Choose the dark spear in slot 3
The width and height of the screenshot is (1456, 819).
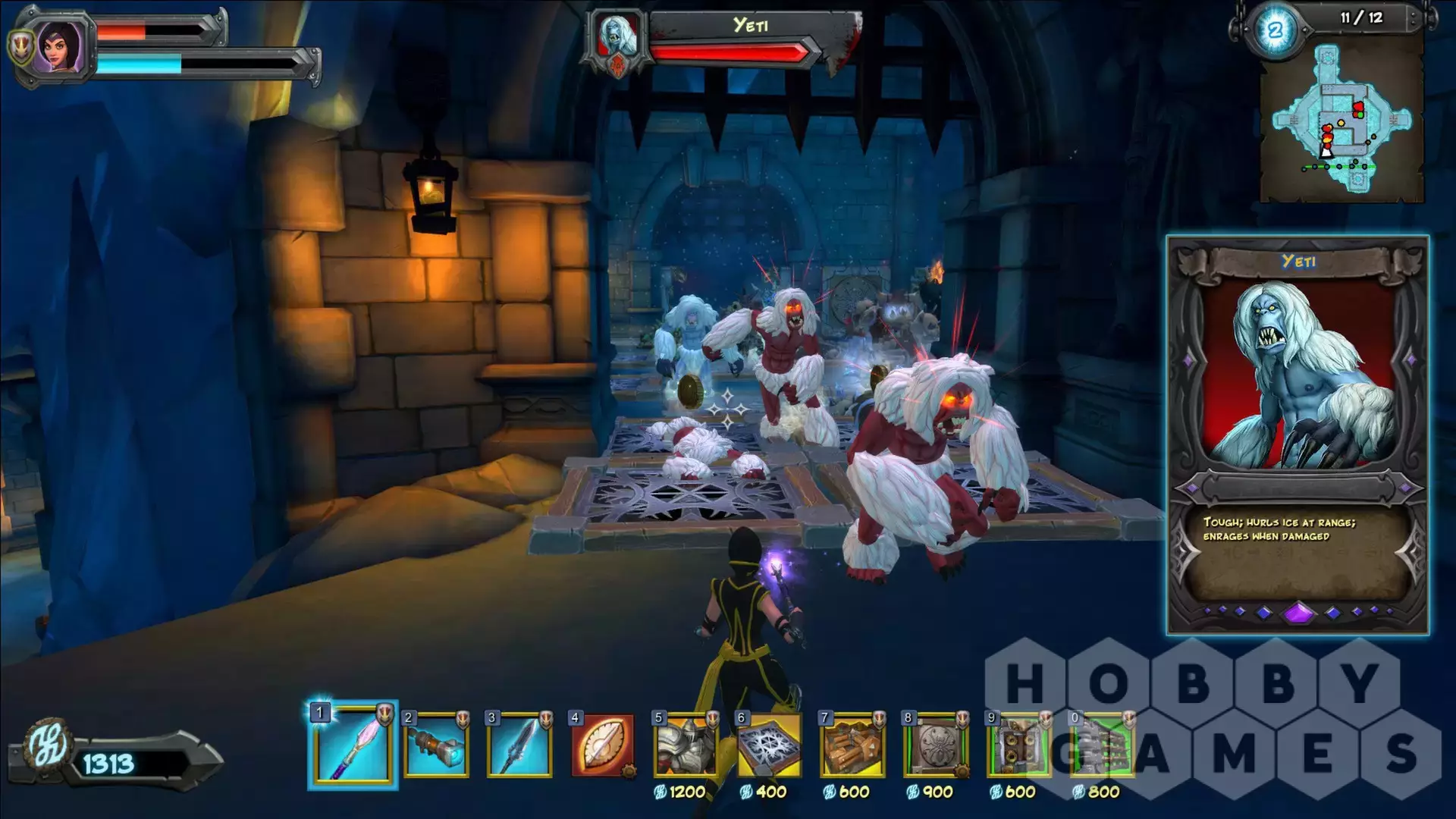[519, 746]
